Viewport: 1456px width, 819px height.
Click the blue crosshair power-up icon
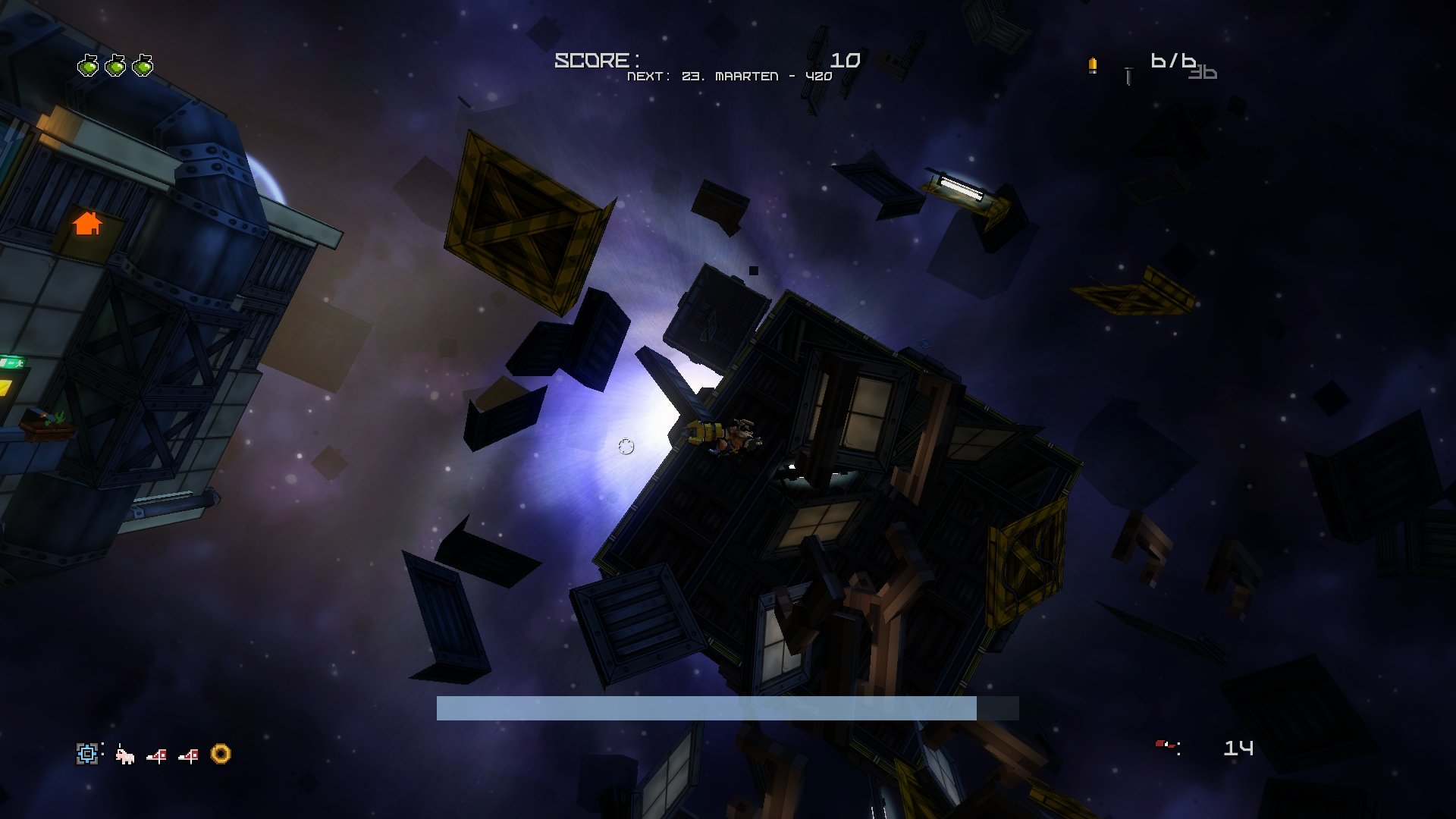coord(88,754)
